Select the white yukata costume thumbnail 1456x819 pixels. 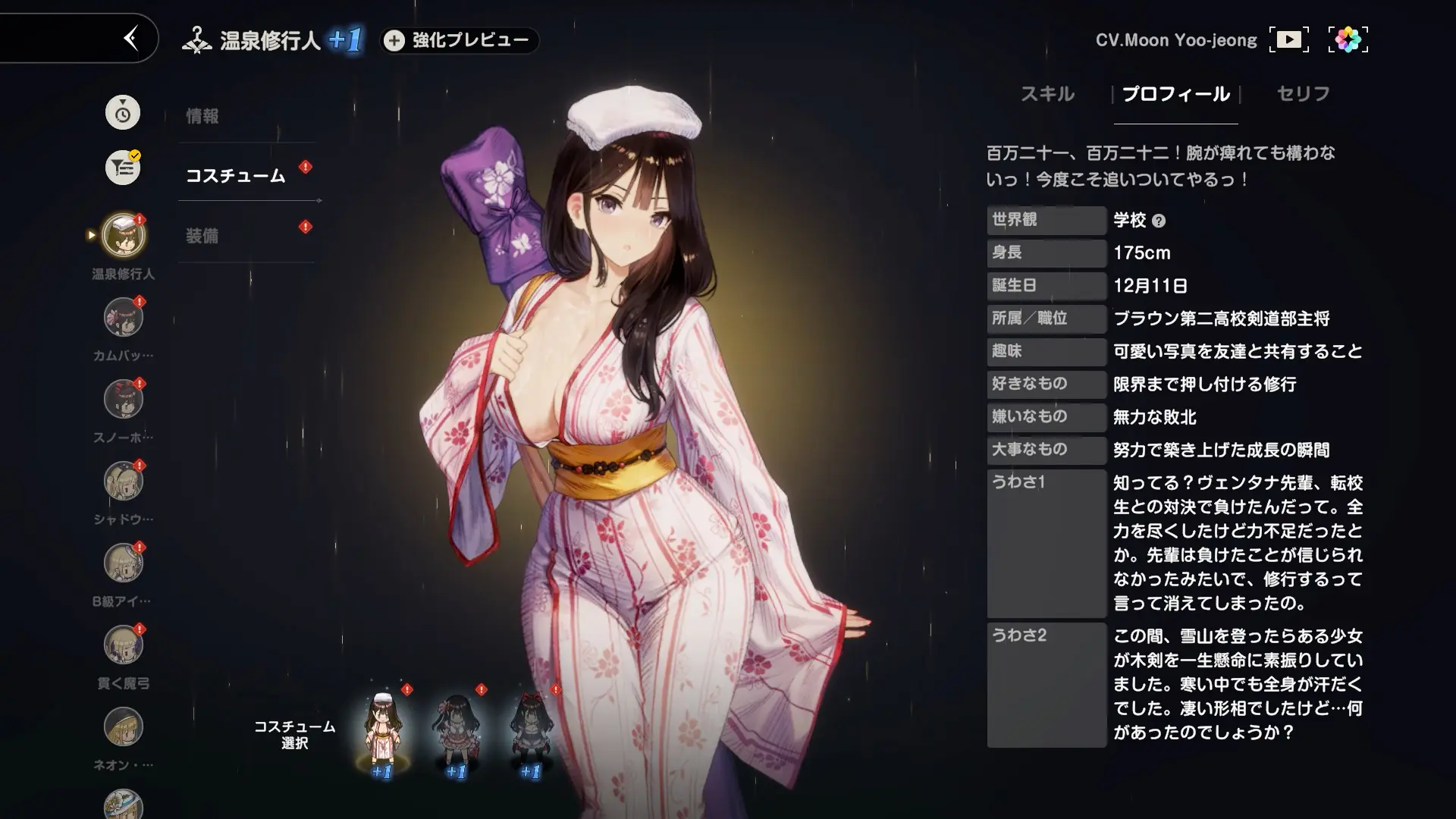[381, 728]
